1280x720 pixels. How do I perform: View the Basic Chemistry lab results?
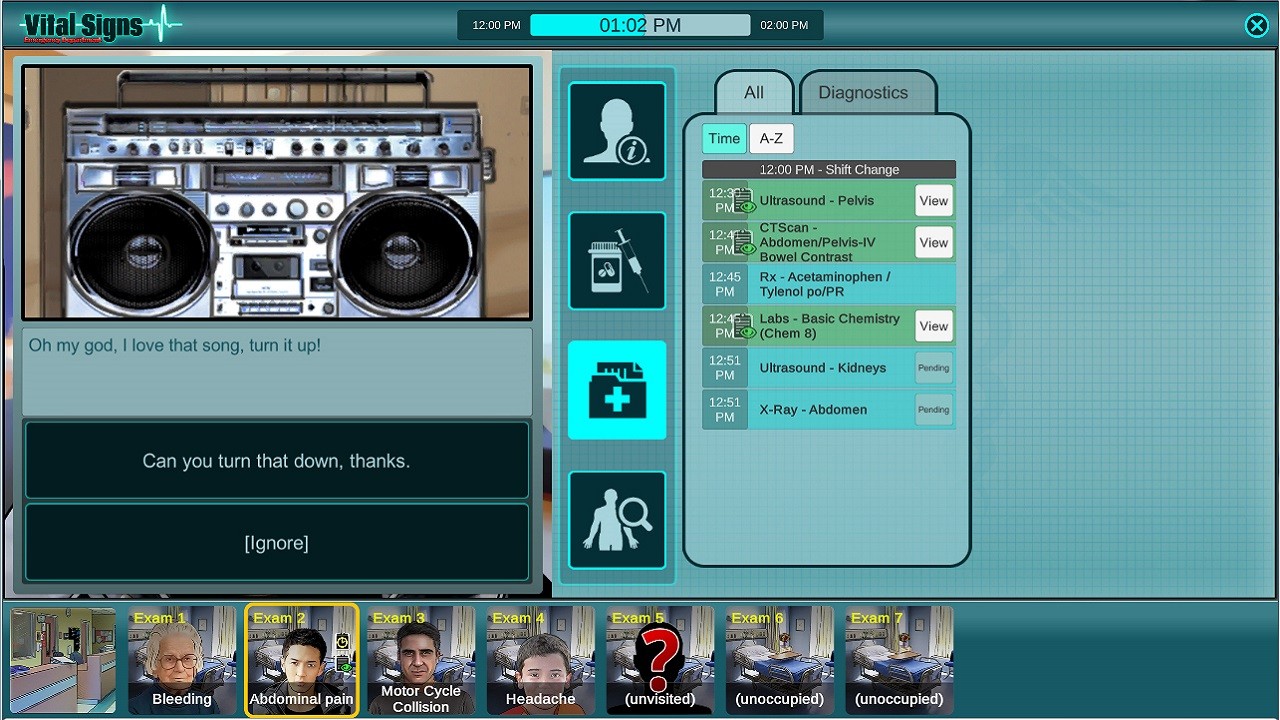coord(932,326)
